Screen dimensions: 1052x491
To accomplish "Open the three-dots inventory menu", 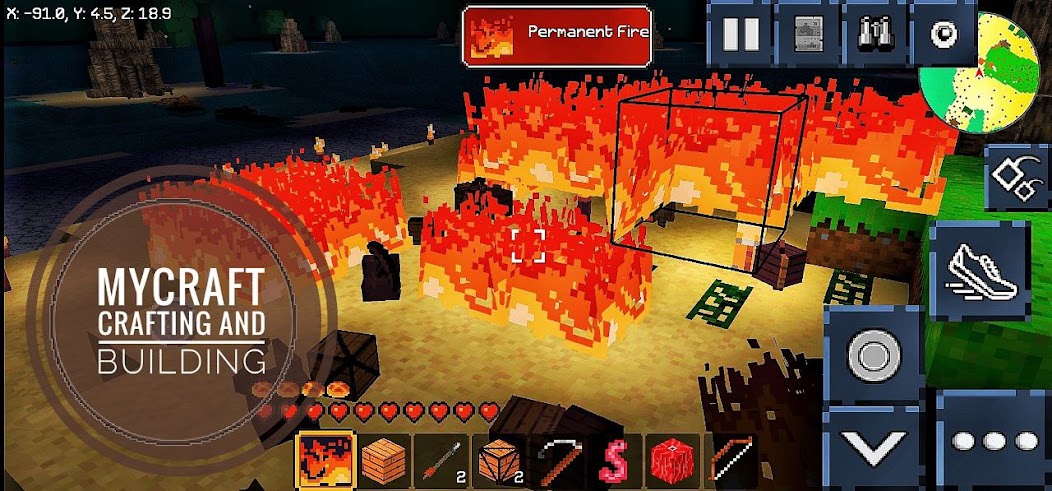I will (x=996, y=441).
